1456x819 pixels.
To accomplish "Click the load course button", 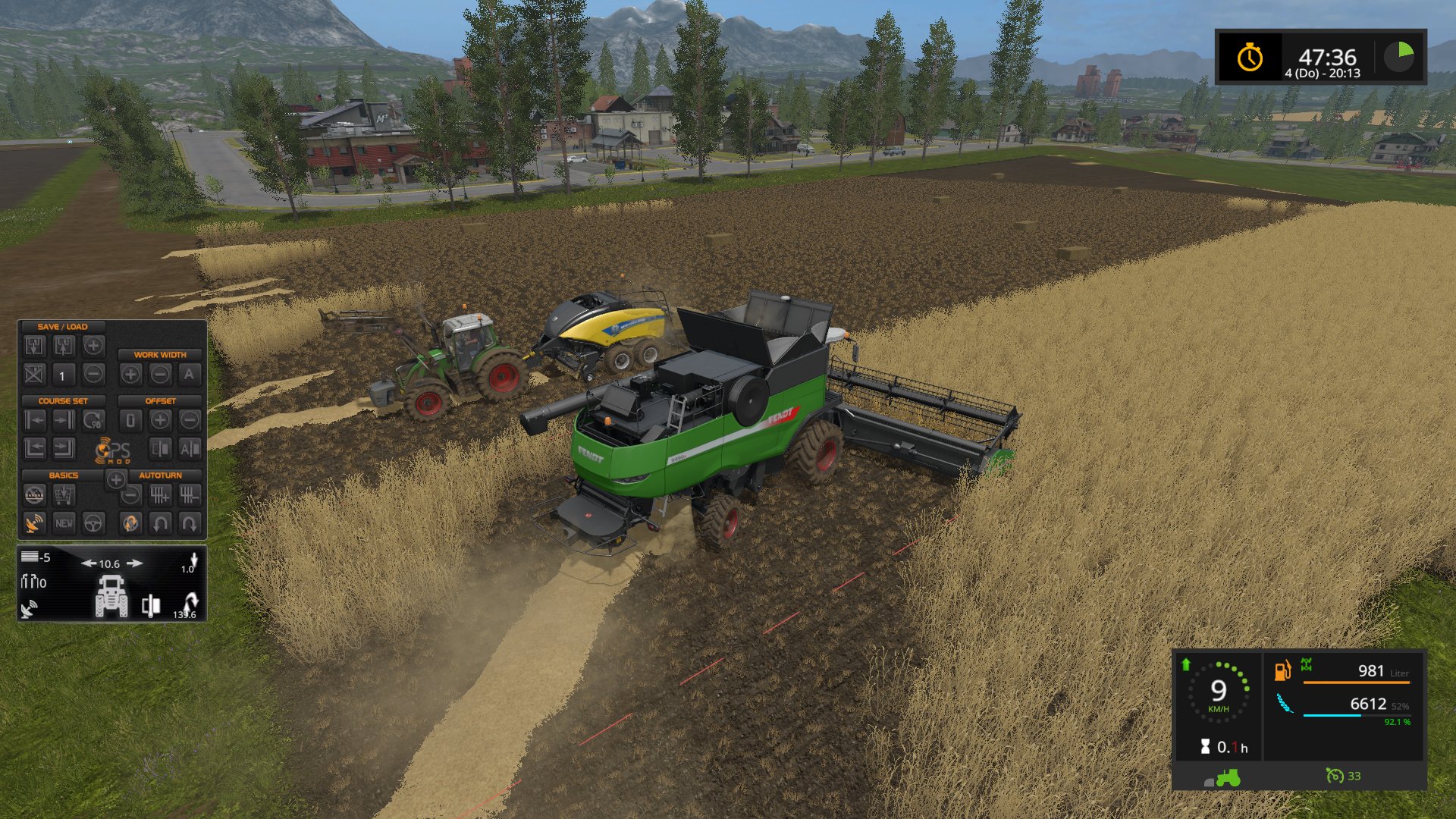I will (64, 347).
